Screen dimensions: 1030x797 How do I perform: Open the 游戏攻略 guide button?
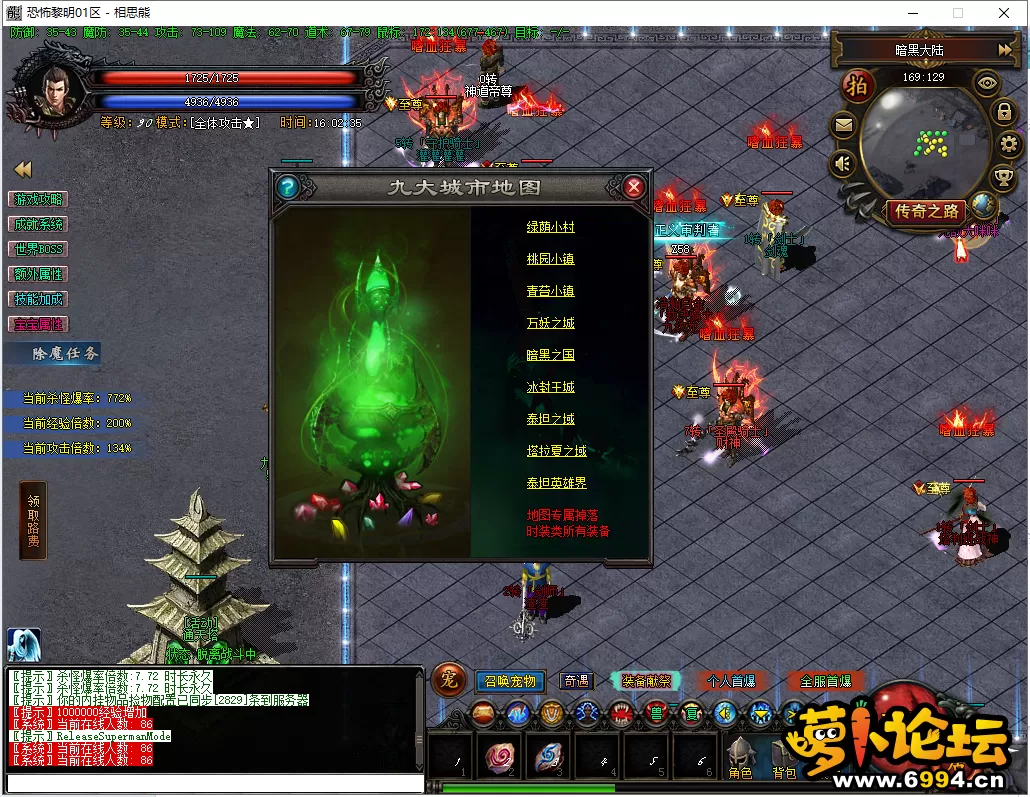click(38, 199)
